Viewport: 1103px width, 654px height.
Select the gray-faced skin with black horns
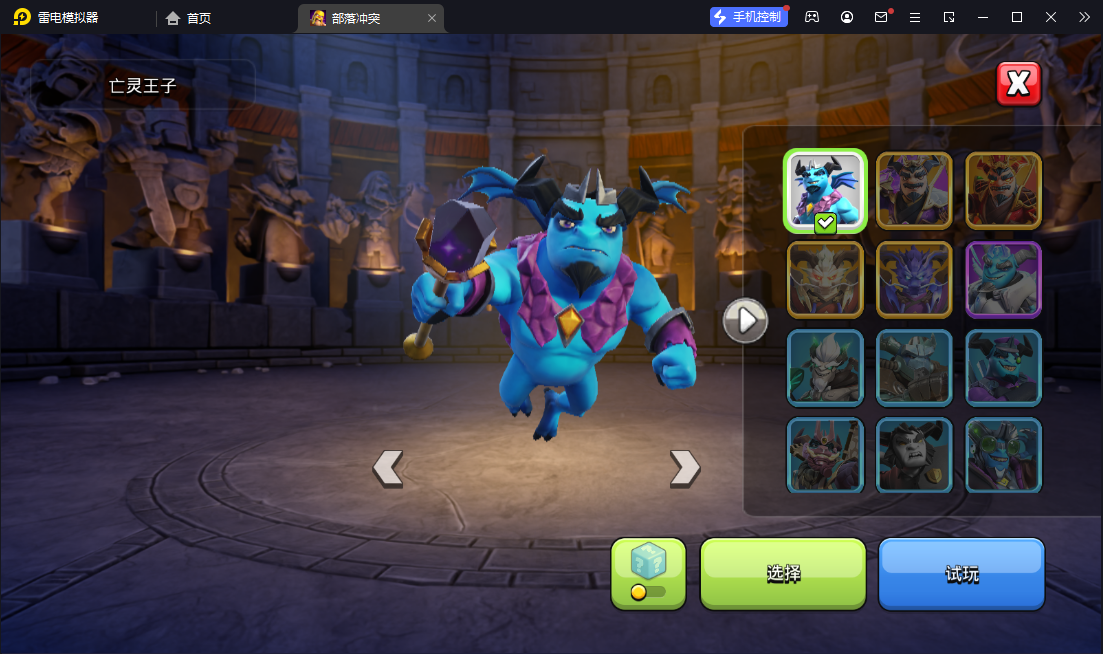(x=914, y=455)
